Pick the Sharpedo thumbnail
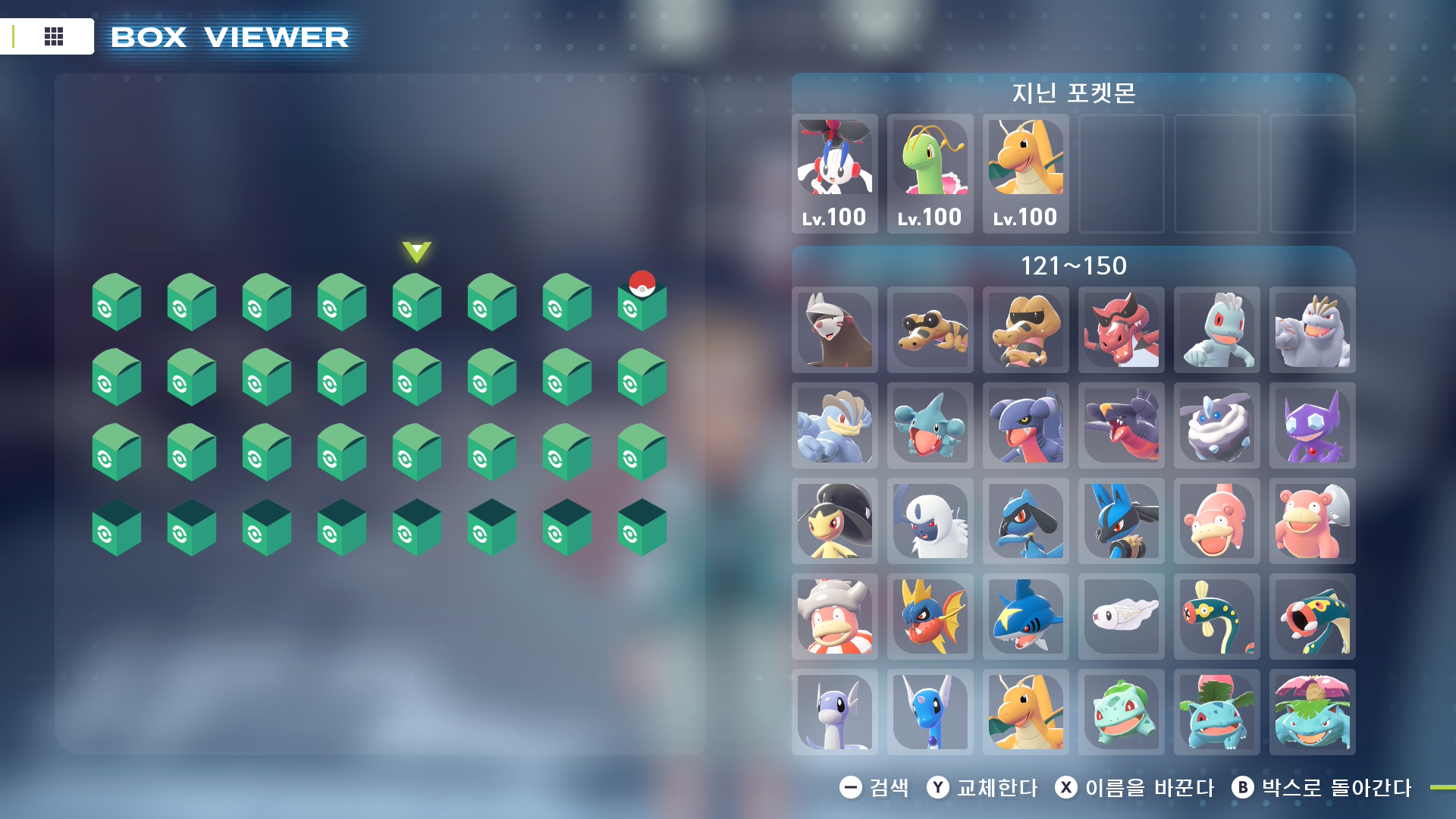 point(1026,617)
